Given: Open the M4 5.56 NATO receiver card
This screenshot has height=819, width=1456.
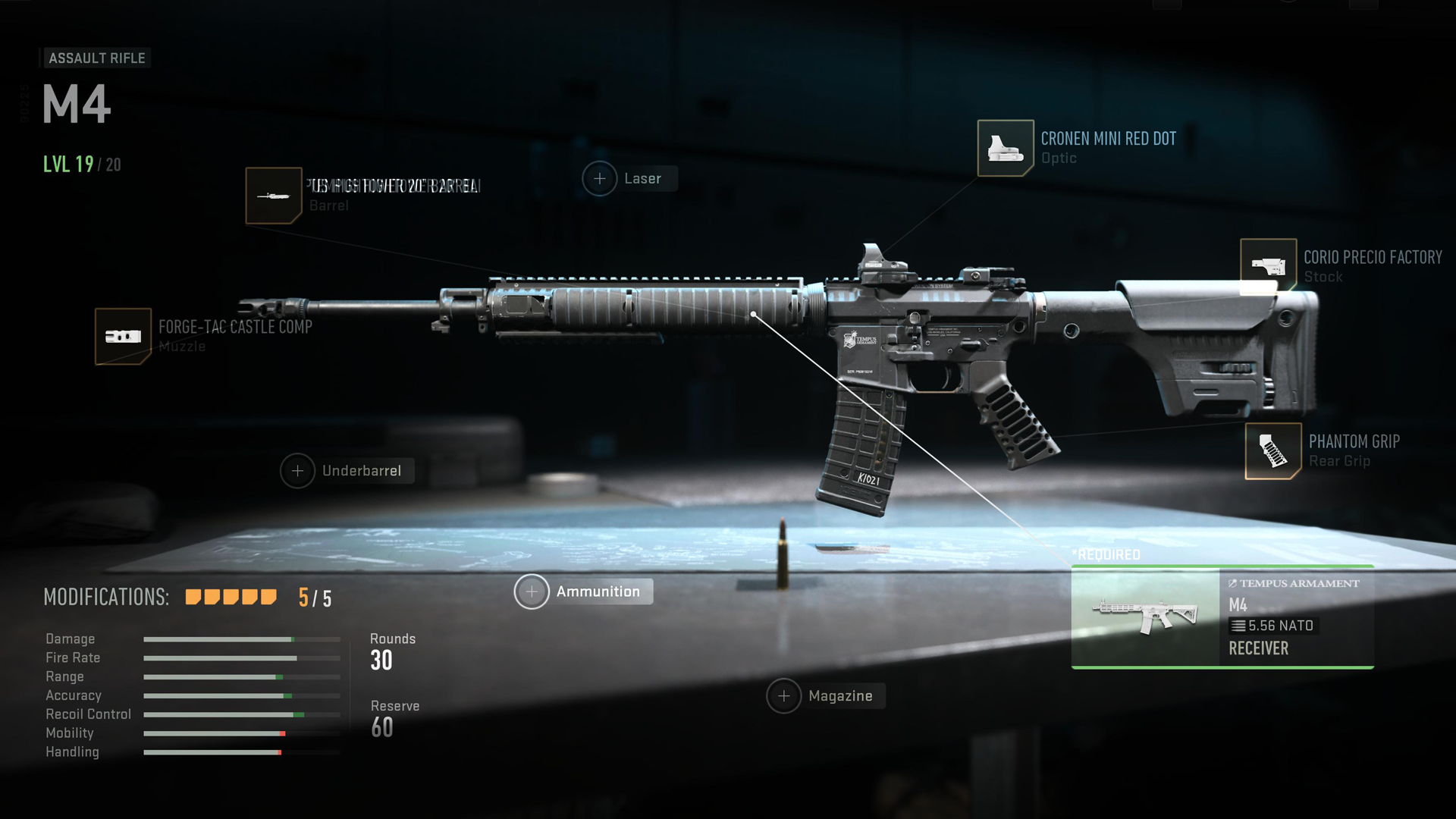Looking at the screenshot, I should click(1222, 617).
